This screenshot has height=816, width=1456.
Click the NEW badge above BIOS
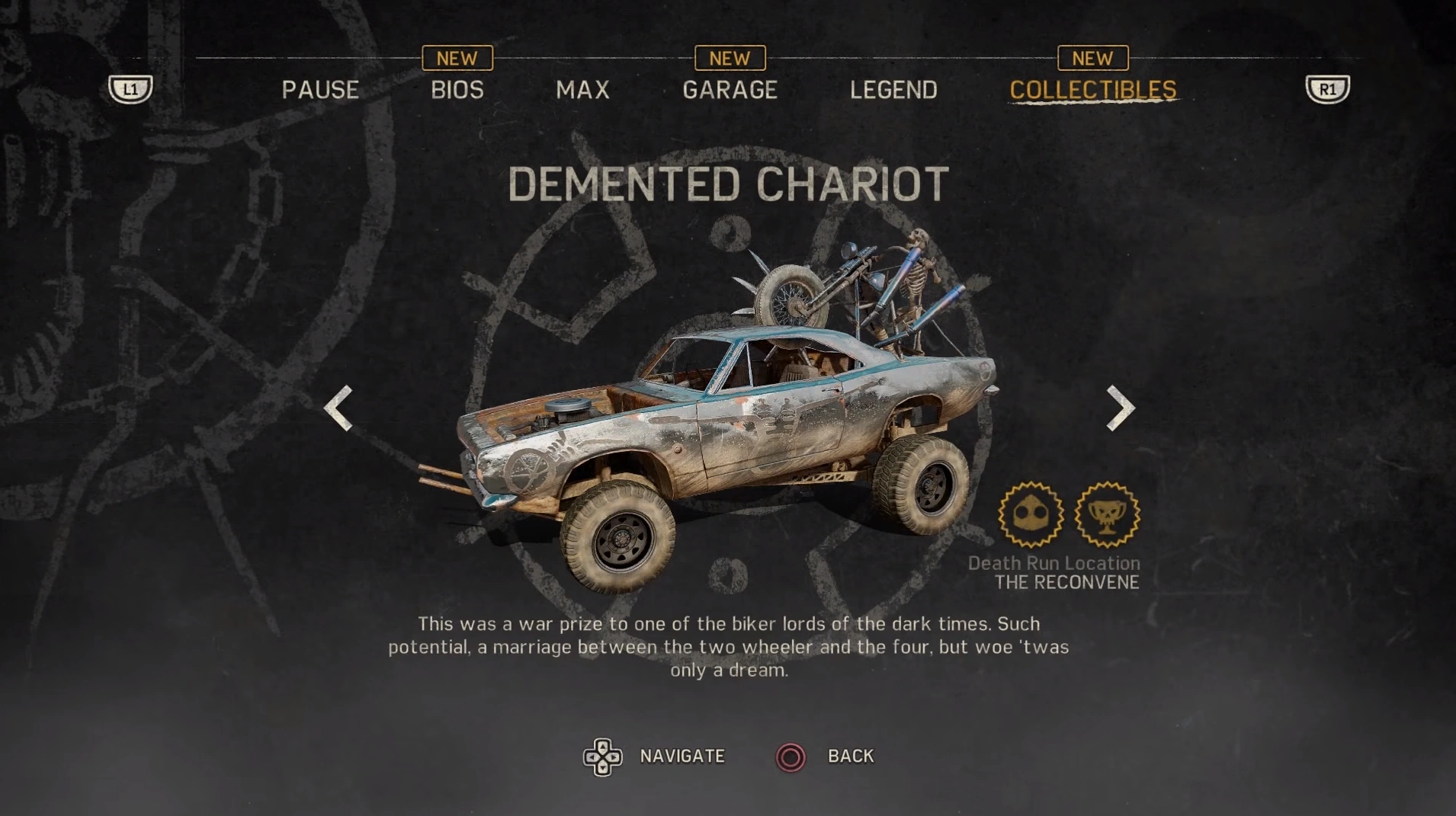click(x=456, y=58)
